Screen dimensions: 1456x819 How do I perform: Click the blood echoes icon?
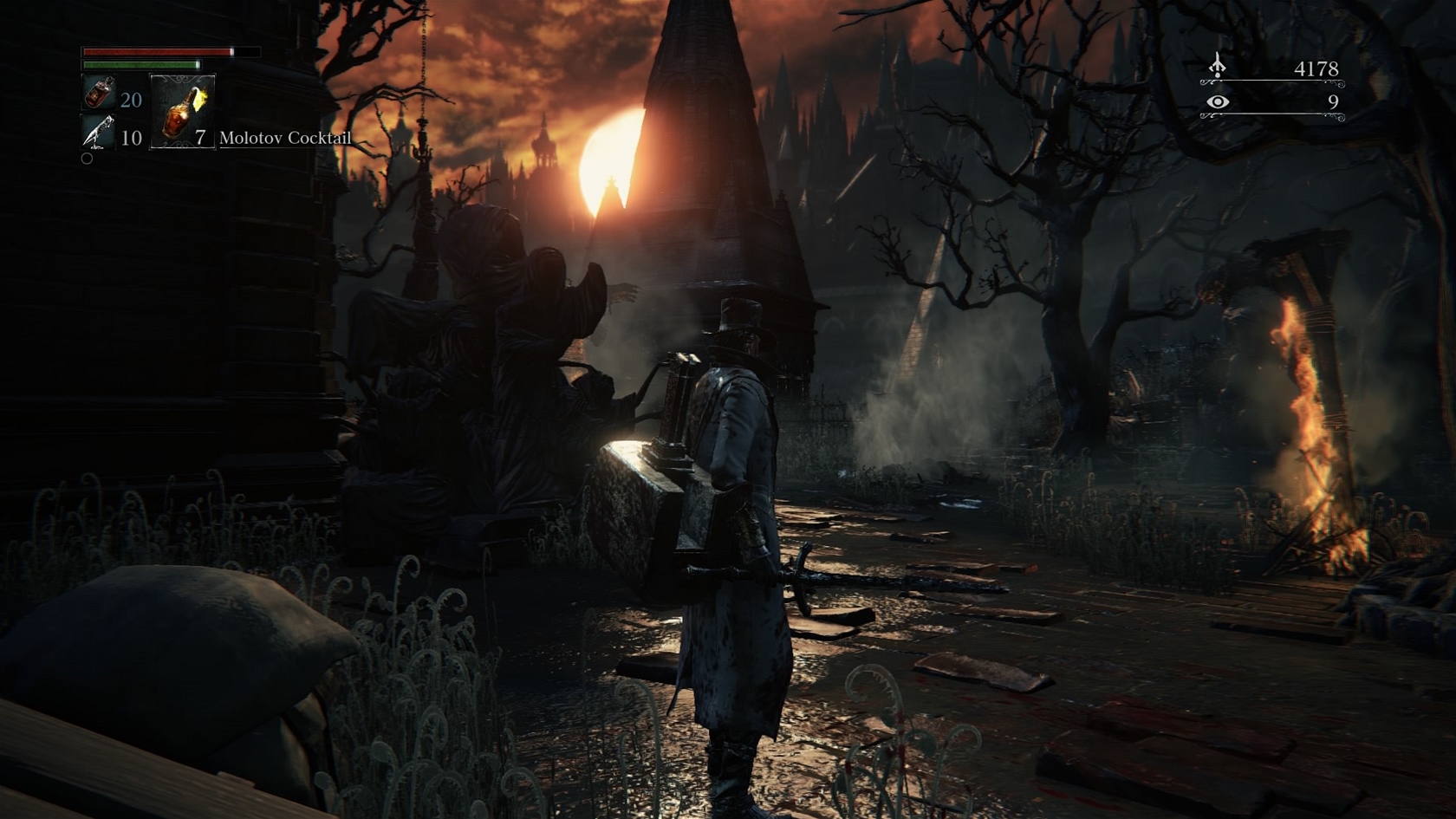point(1218,67)
